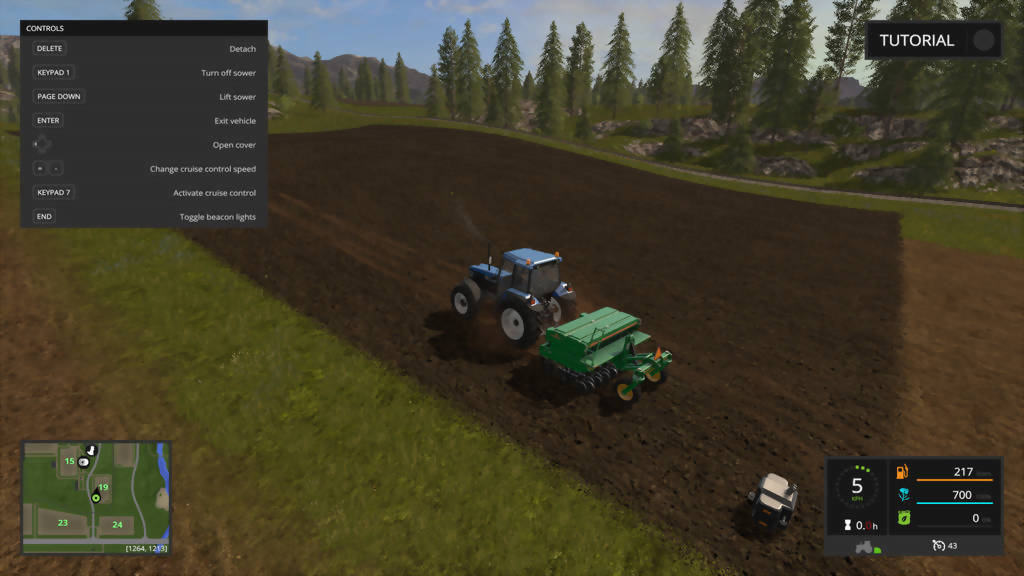Toggle the Tutorial indicator
Viewport: 1024px width, 576px height.
coord(984,41)
